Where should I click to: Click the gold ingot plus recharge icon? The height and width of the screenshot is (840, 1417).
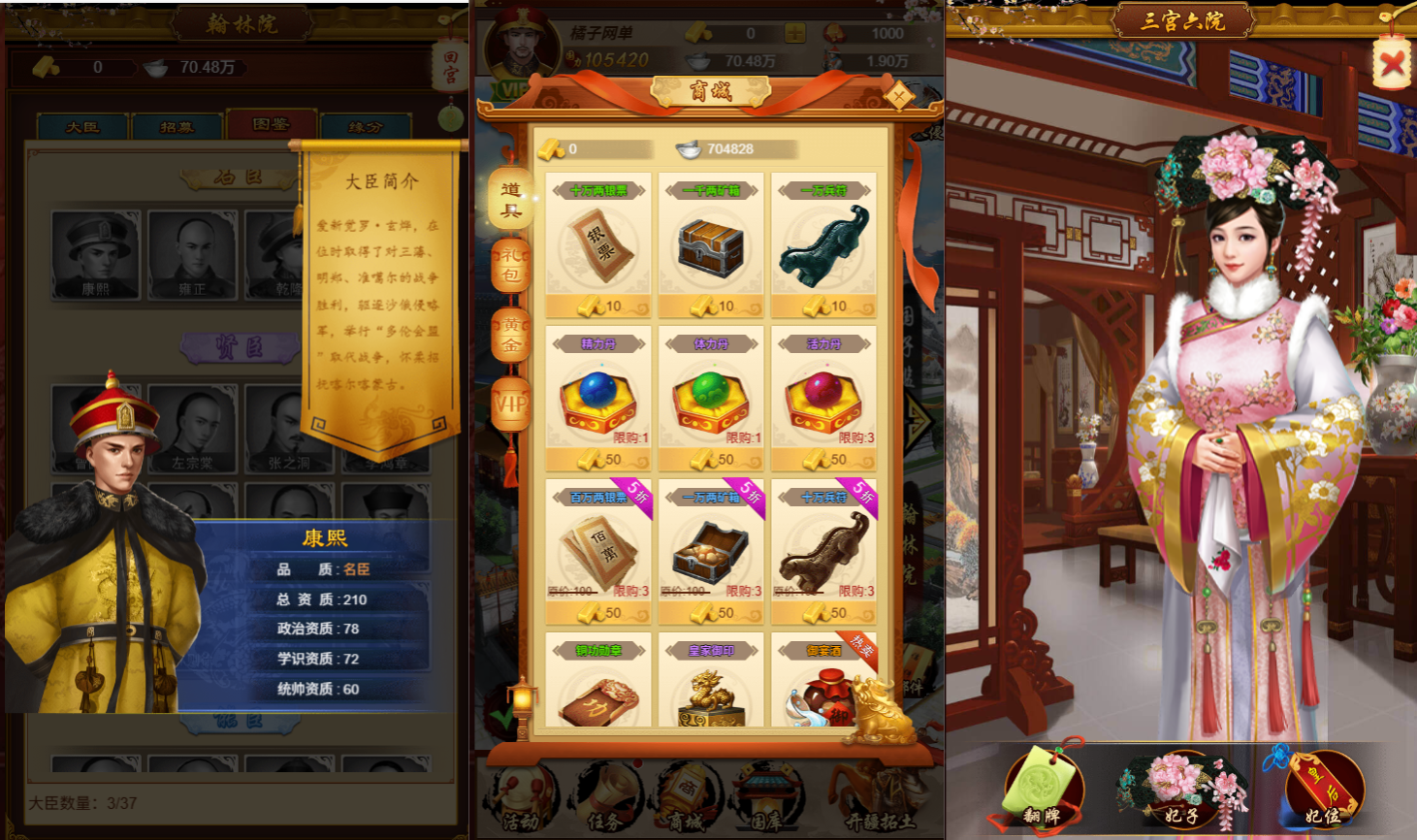point(794,32)
